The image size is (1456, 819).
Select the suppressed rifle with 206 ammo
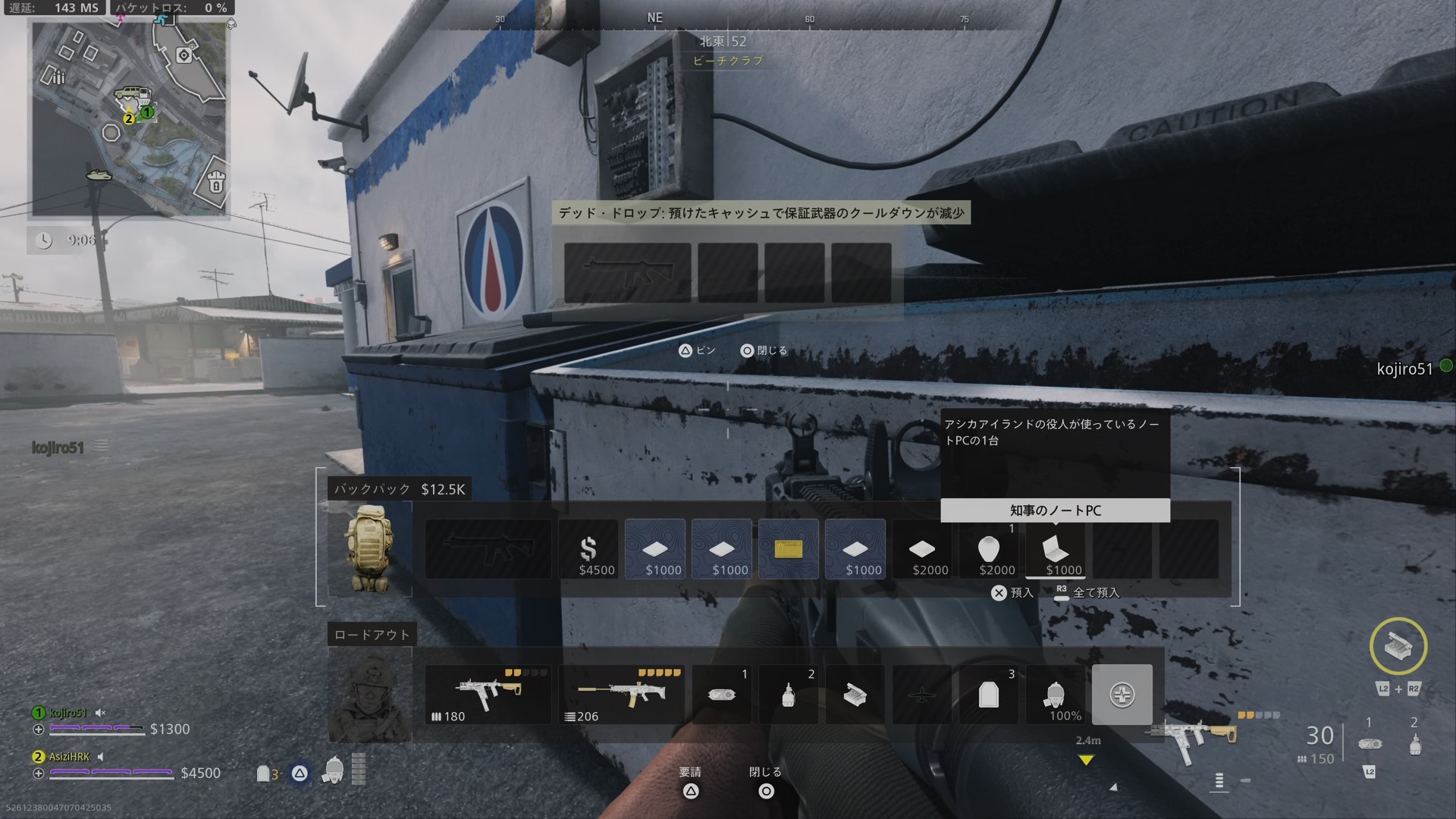point(621,694)
